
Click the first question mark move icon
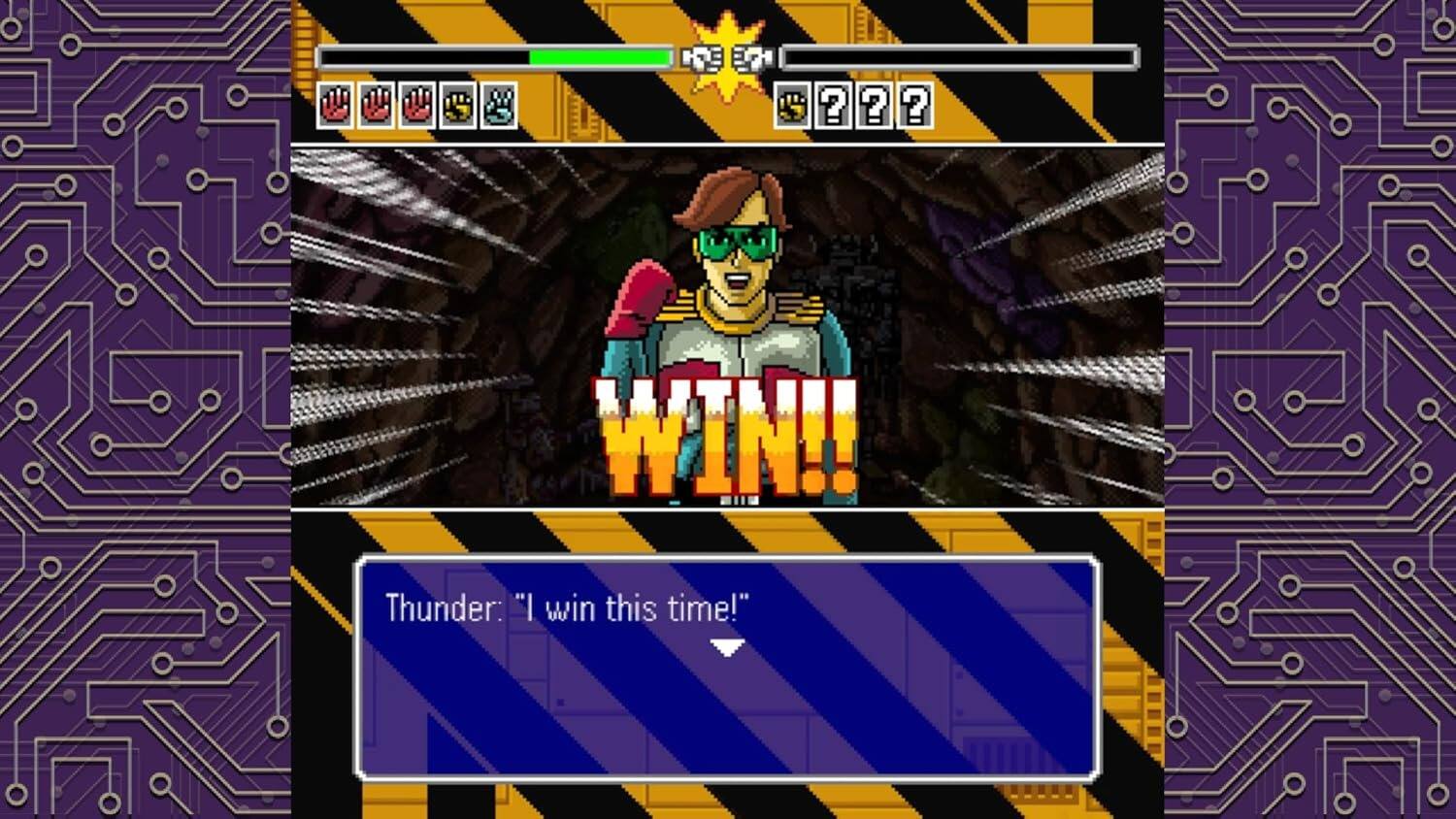tap(832, 107)
